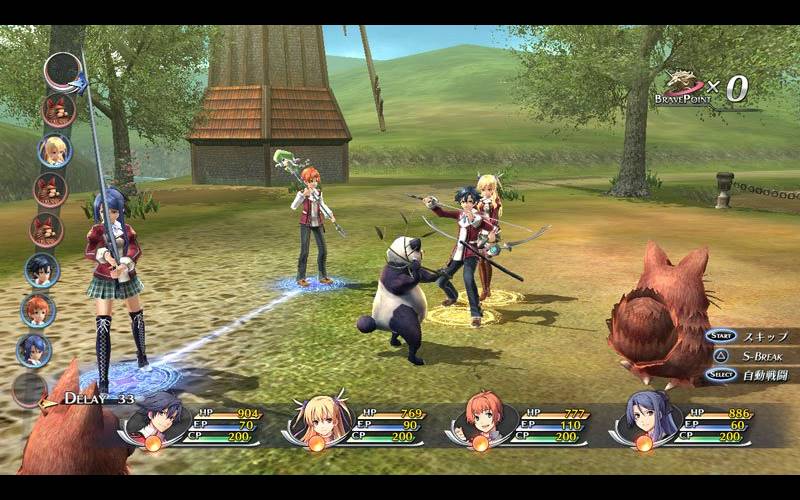Click the blonde girl icon in turn order

tap(54, 150)
